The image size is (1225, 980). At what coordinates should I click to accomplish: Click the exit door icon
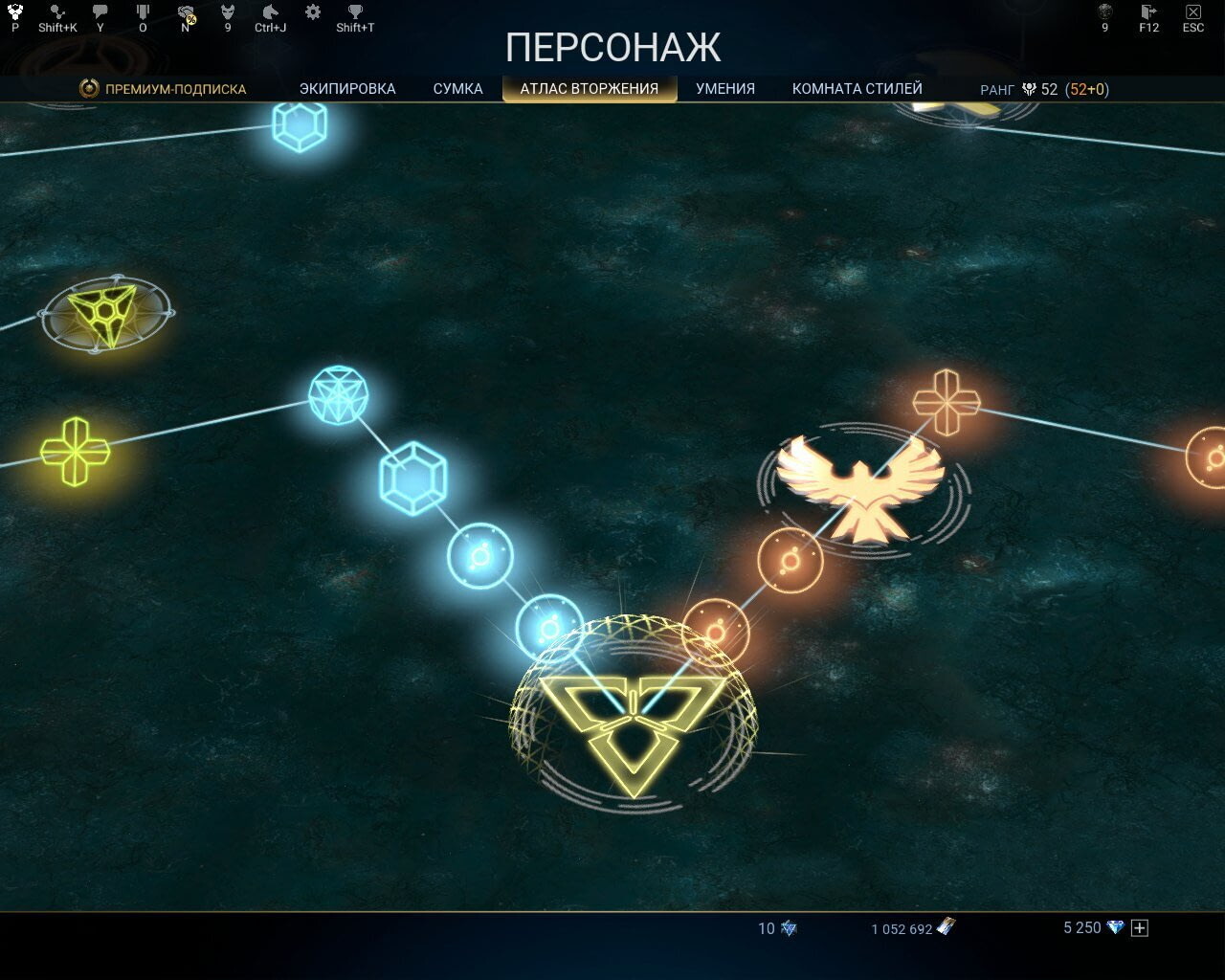[1148, 12]
